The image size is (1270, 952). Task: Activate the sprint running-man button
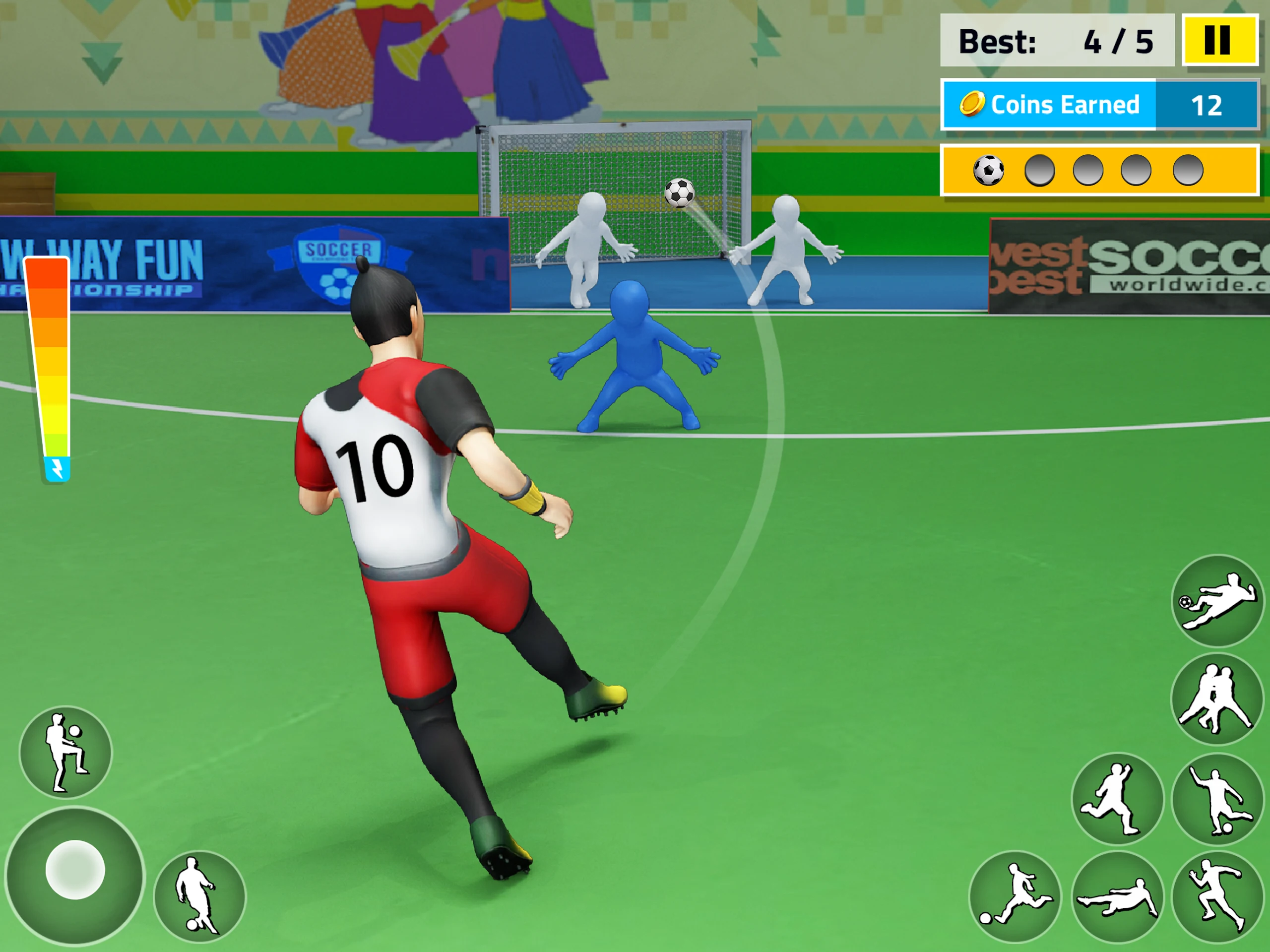(x=1217, y=896)
